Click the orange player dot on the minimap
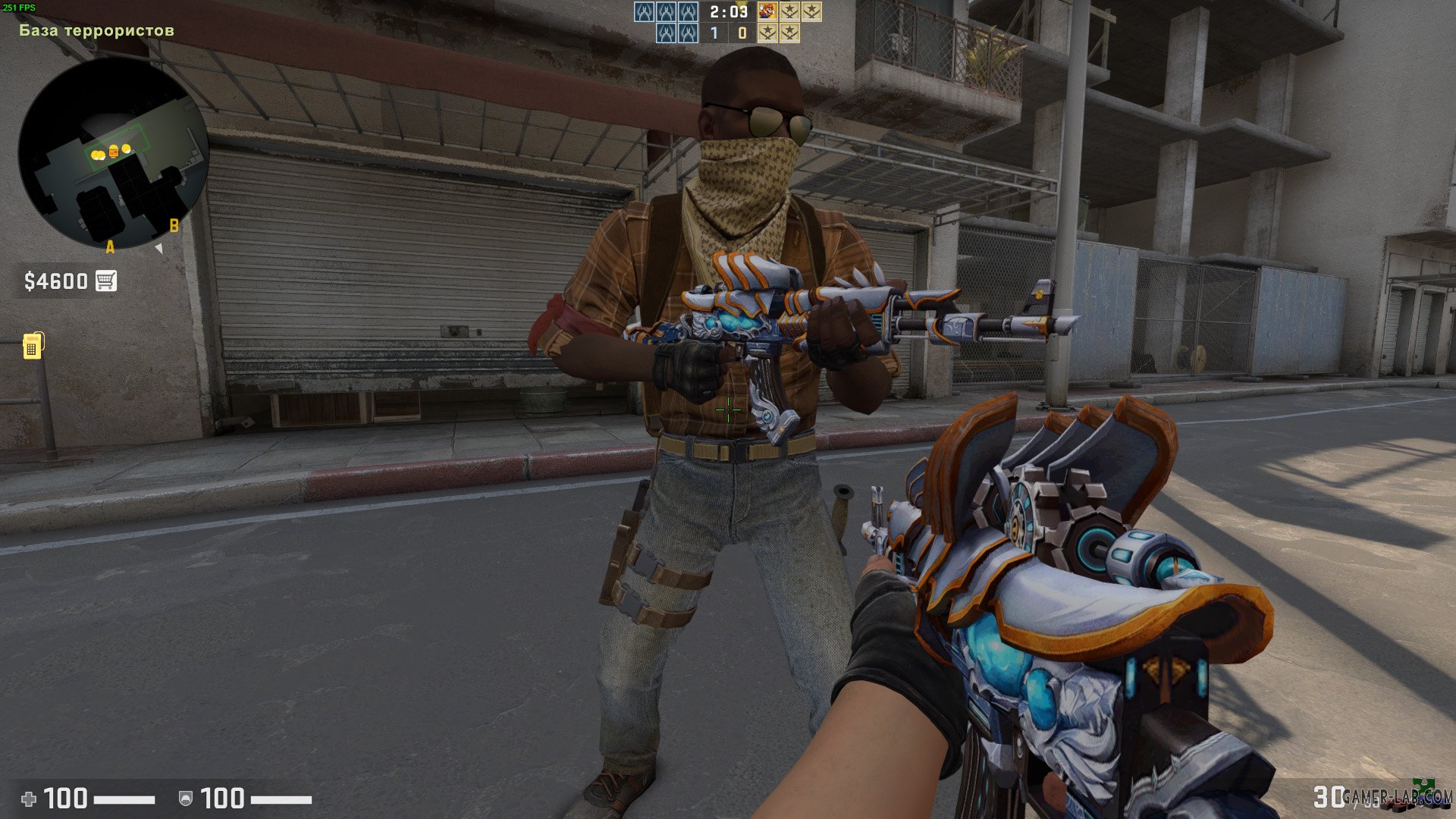This screenshot has width=1456, height=819. click(x=114, y=152)
